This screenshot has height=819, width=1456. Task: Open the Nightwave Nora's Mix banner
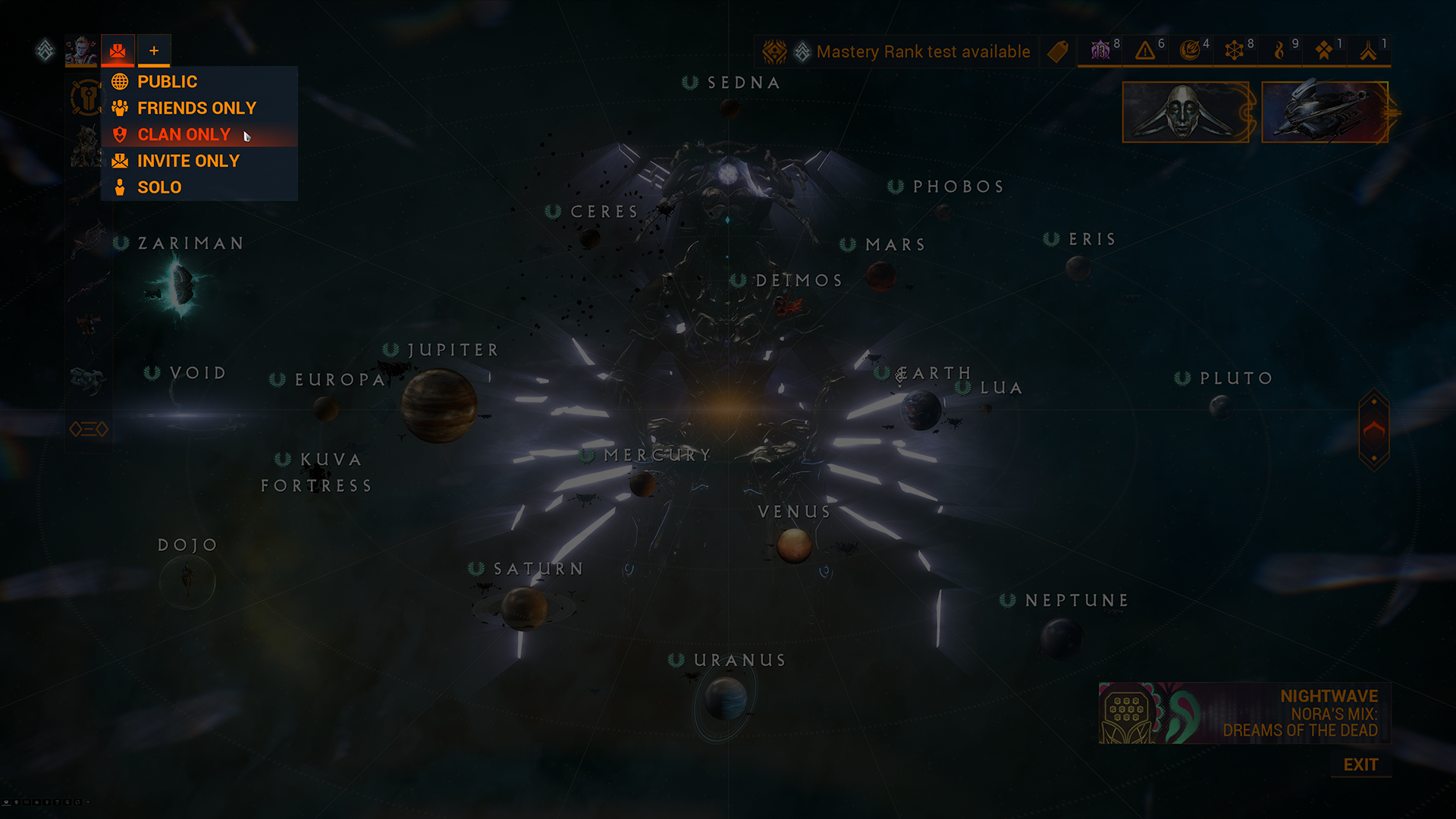pos(1244,713)
